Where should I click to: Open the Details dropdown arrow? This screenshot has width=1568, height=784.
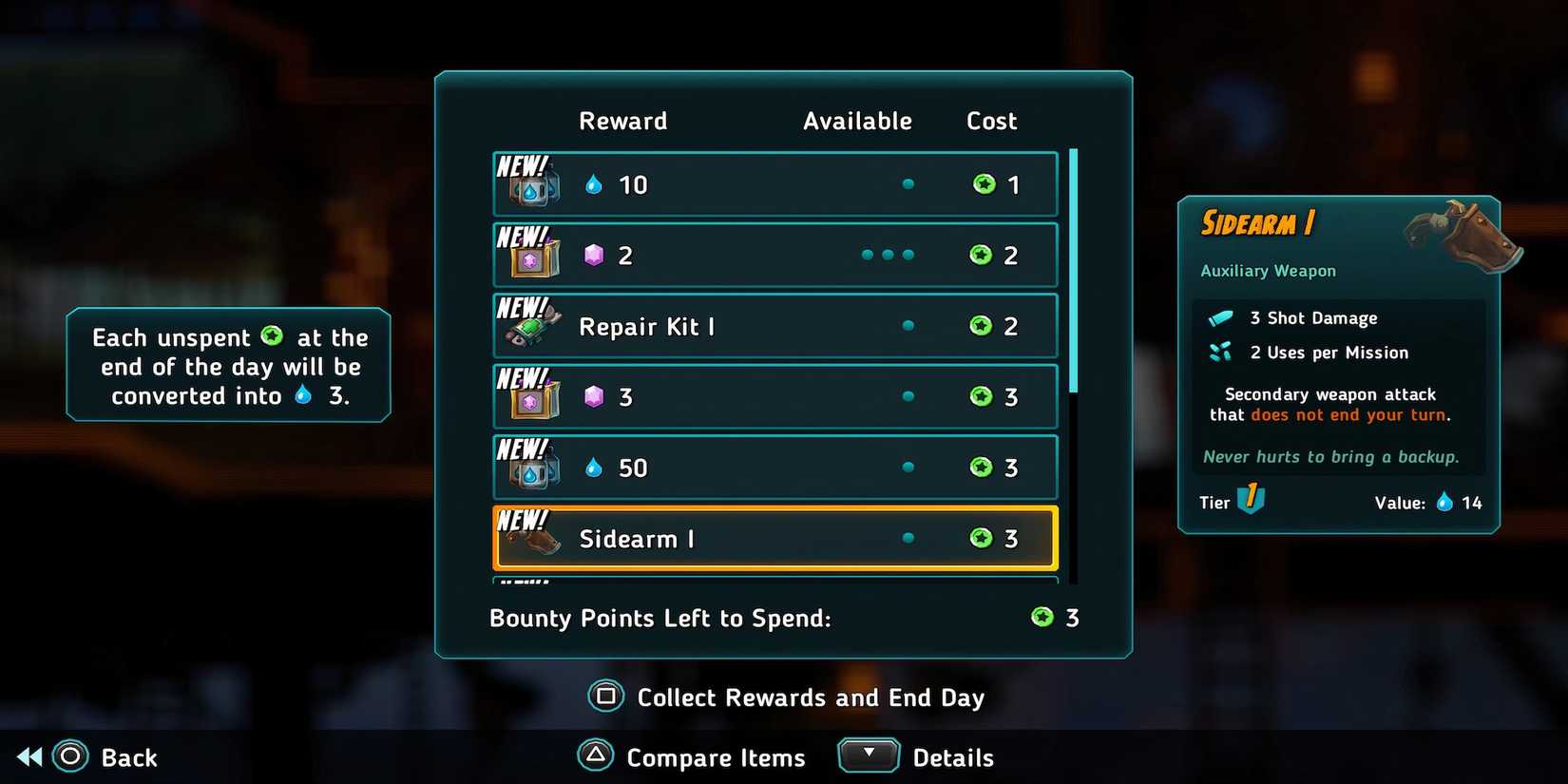[868, 755]
